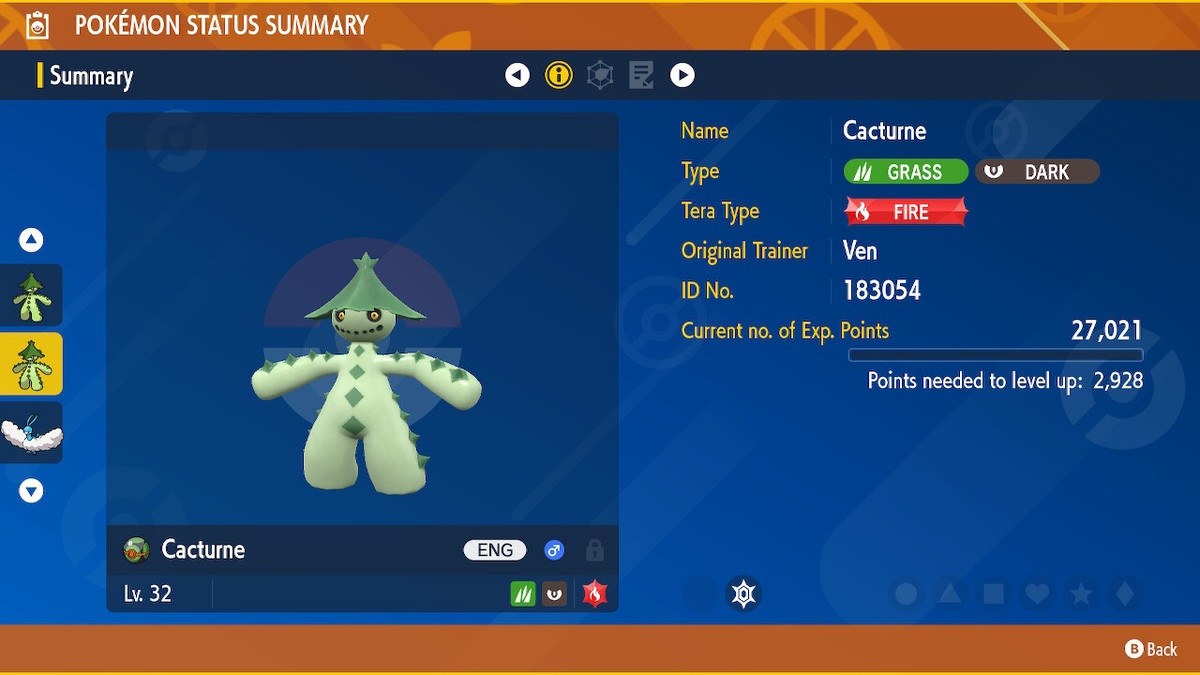Select the yellow info tab icon

click(x=558, y=75)
